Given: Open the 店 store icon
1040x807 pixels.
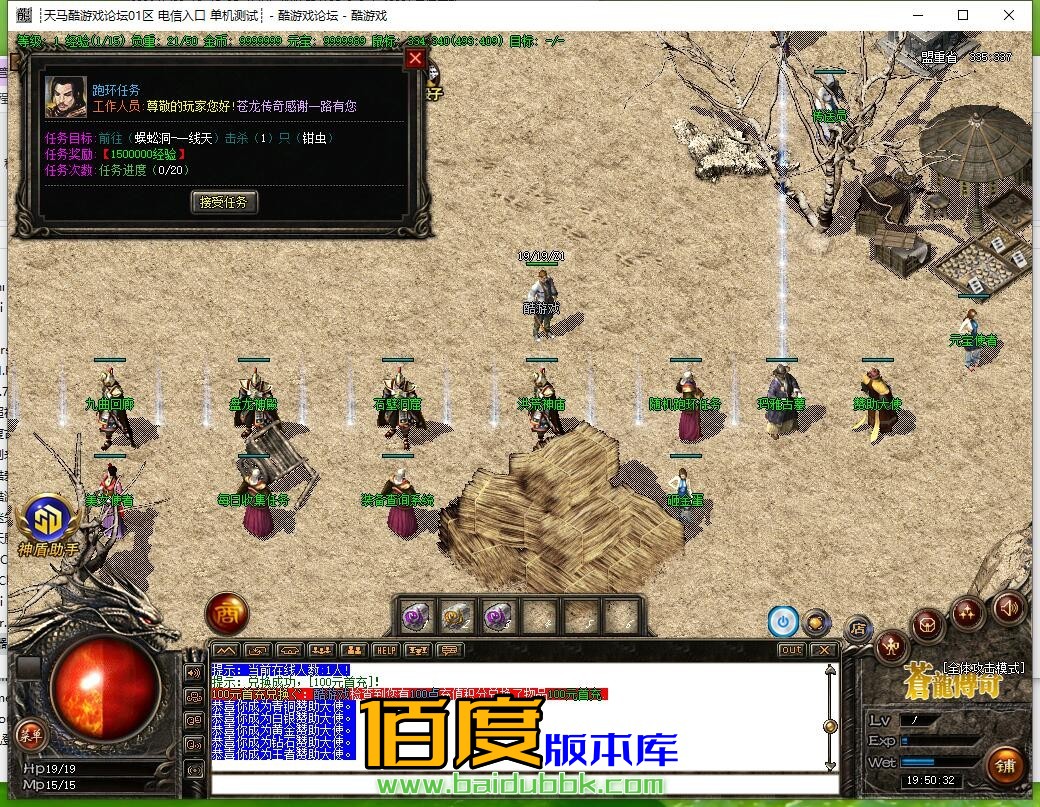Looking at the screenshot, I should [x=857, y=629].
